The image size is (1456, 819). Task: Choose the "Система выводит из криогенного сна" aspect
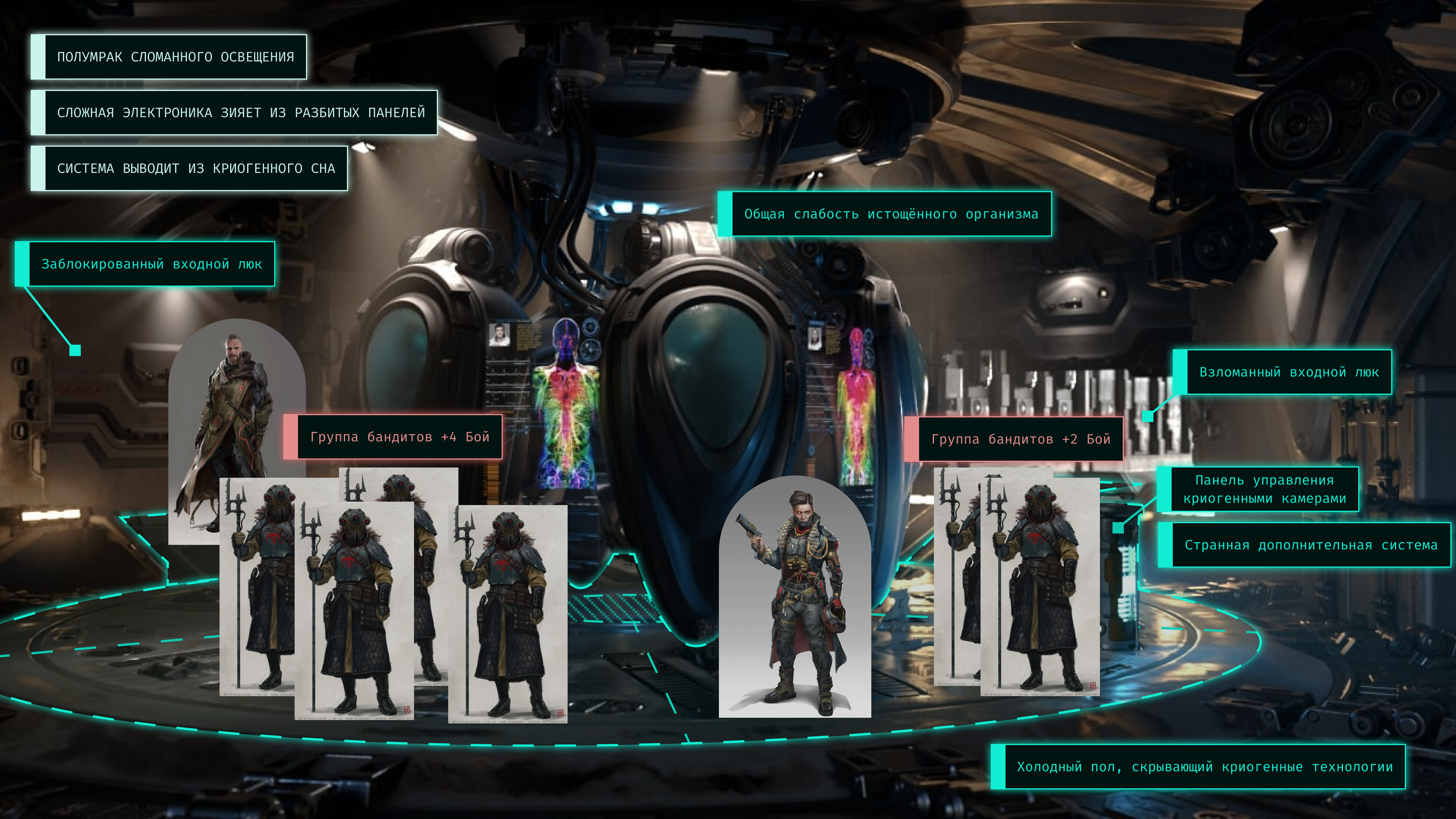[196, 168]
